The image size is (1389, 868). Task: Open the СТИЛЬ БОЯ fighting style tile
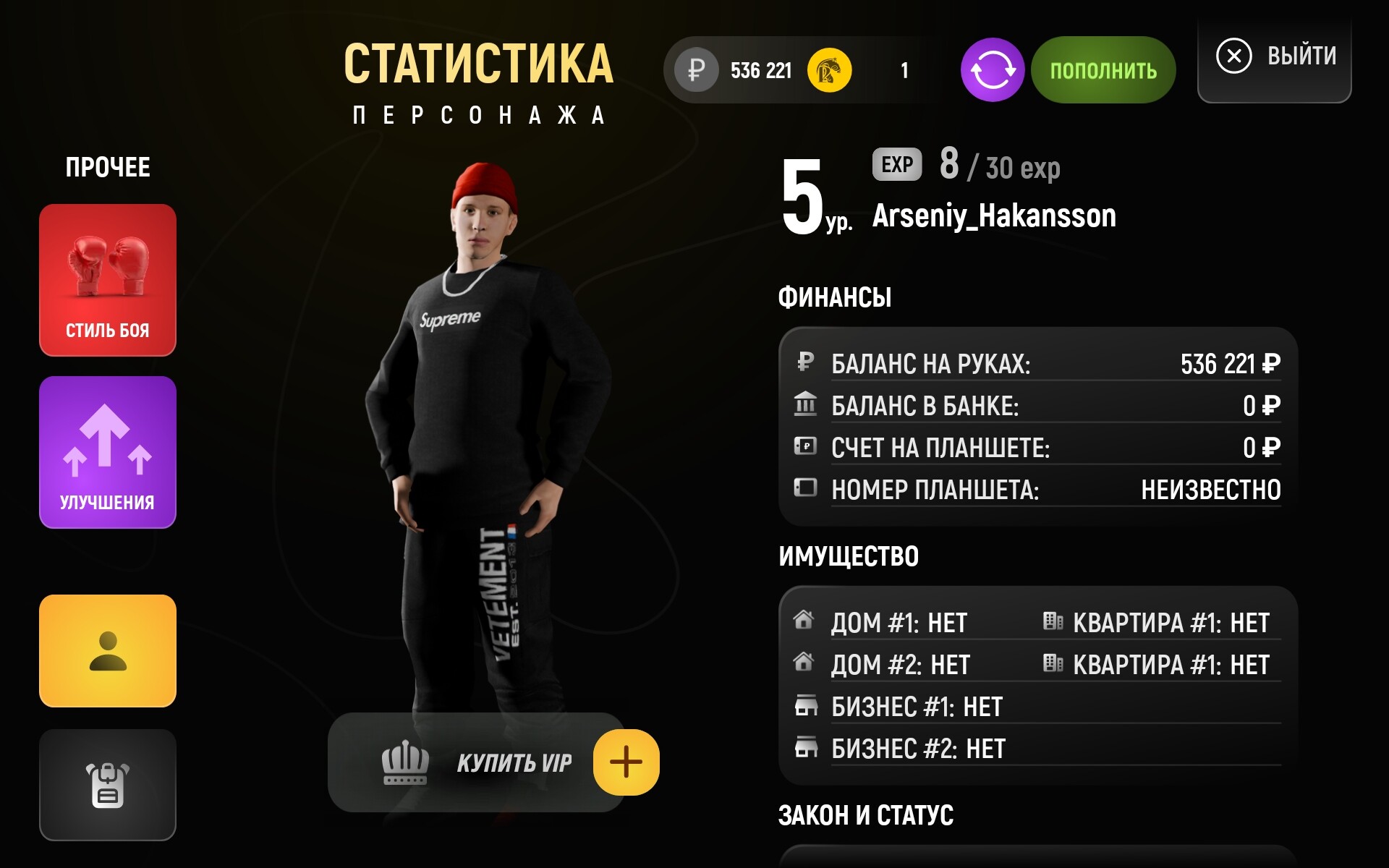[108, 280]
